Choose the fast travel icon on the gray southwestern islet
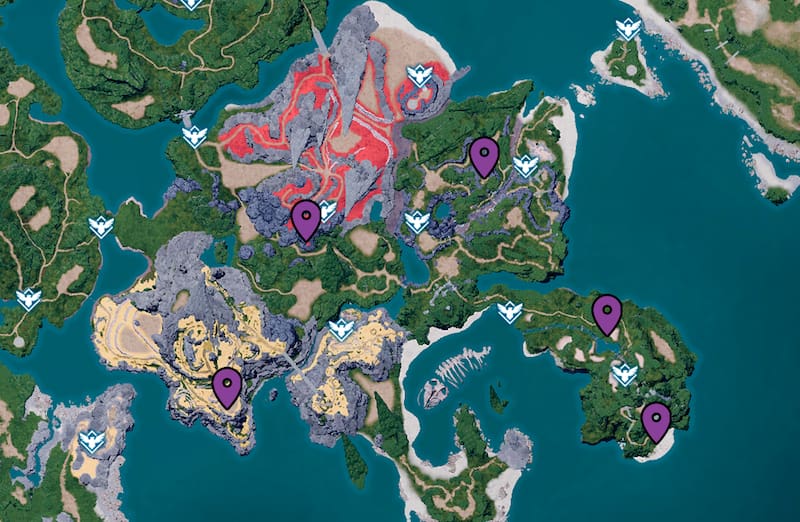This screenshot has height=522, width=800. point(92,441)
